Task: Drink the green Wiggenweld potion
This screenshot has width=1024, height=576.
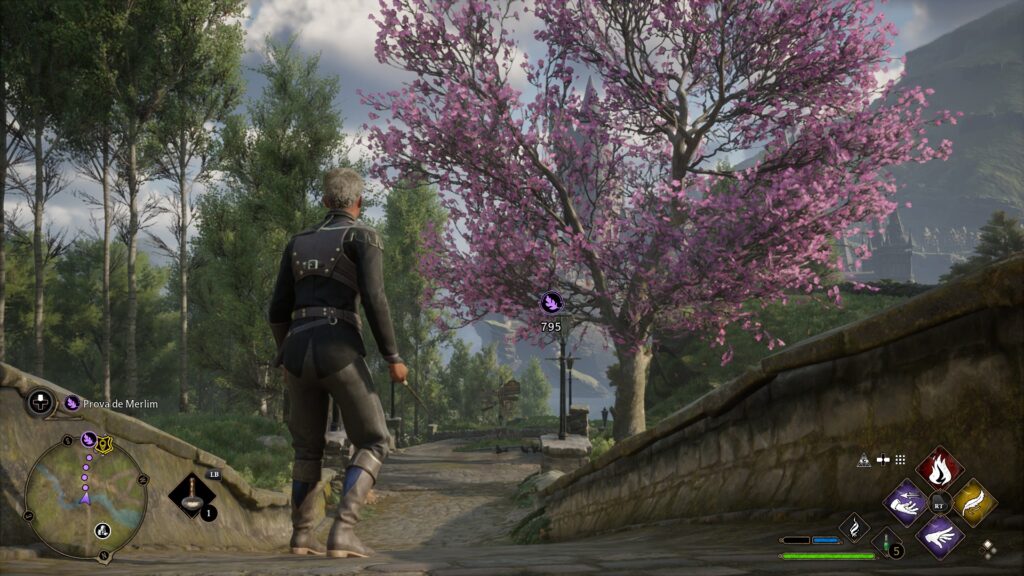Action: point(886,545)
